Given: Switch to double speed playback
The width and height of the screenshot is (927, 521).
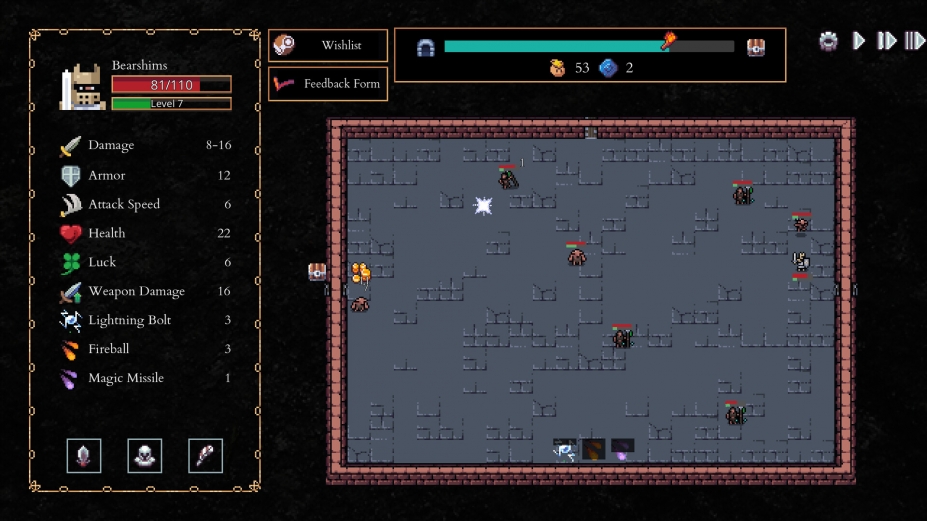Looking at the screenshot, I should pyautogui.click(x=886, y=41).
